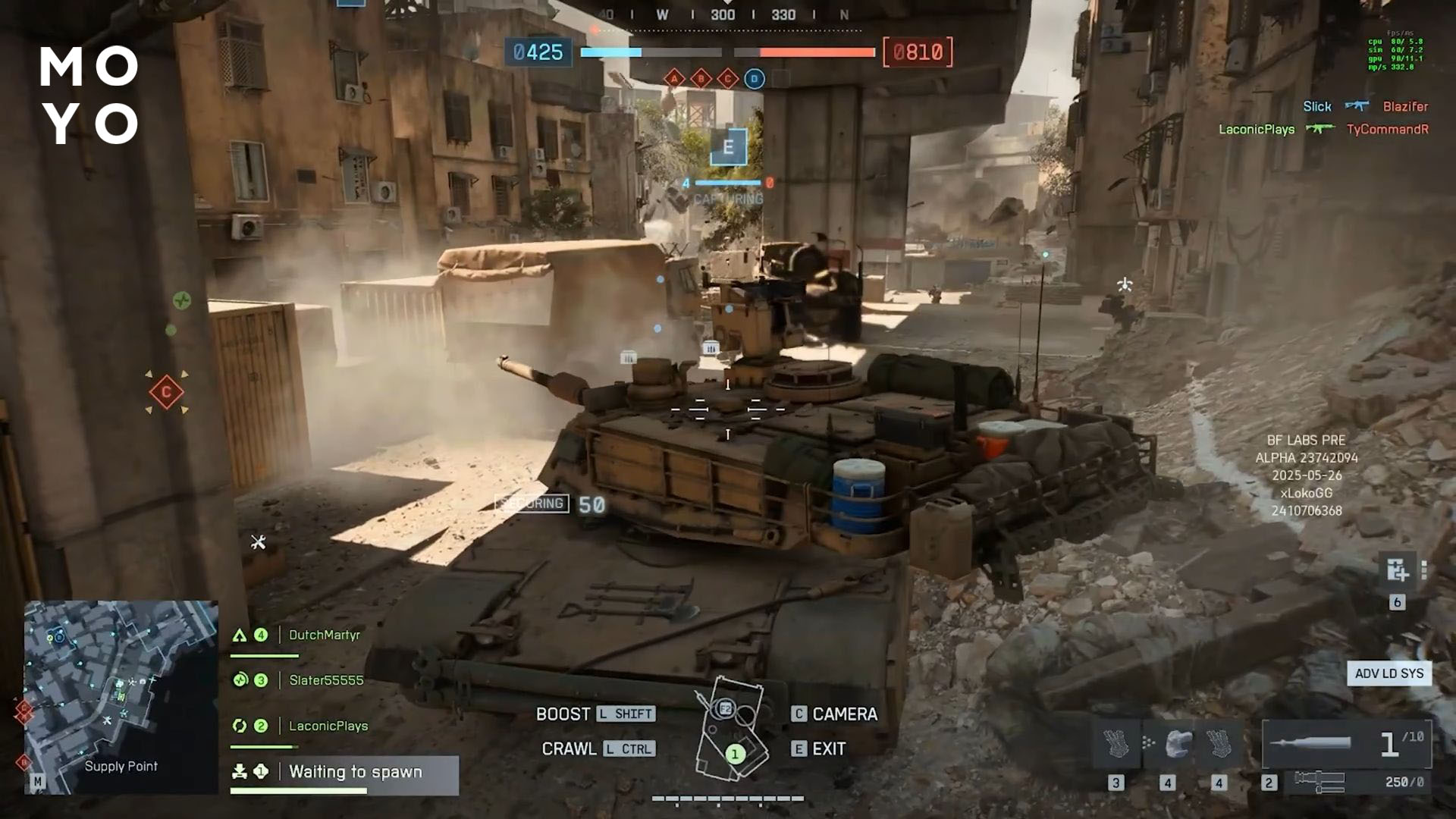Select objective A flag icon

(674, 78)
